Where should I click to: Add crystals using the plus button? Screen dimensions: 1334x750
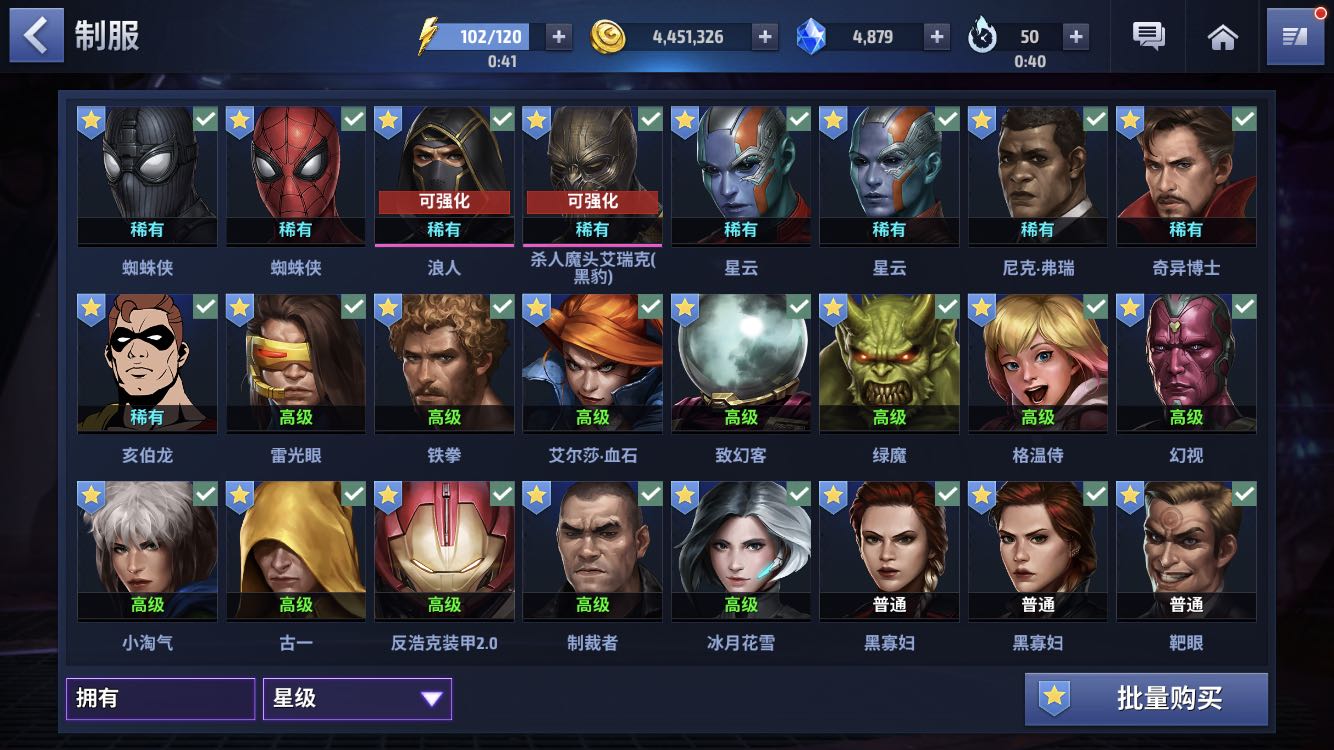point(936,37)
